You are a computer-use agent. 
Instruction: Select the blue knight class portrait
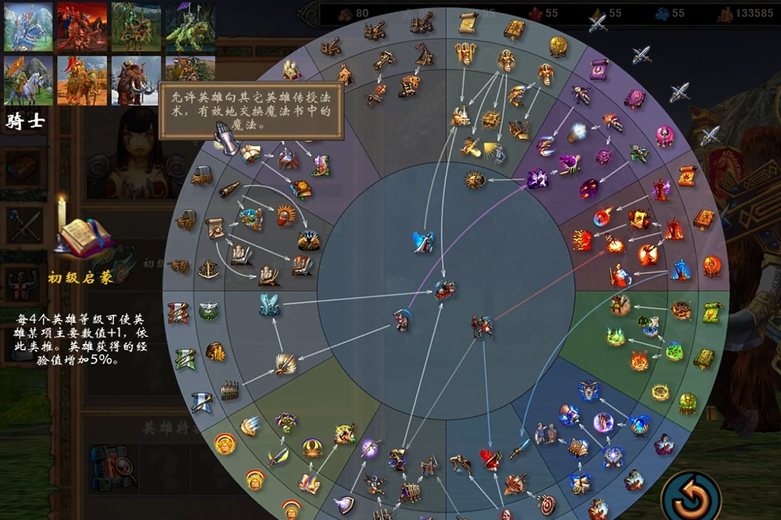pyautogui.click(x=28, y=26)
